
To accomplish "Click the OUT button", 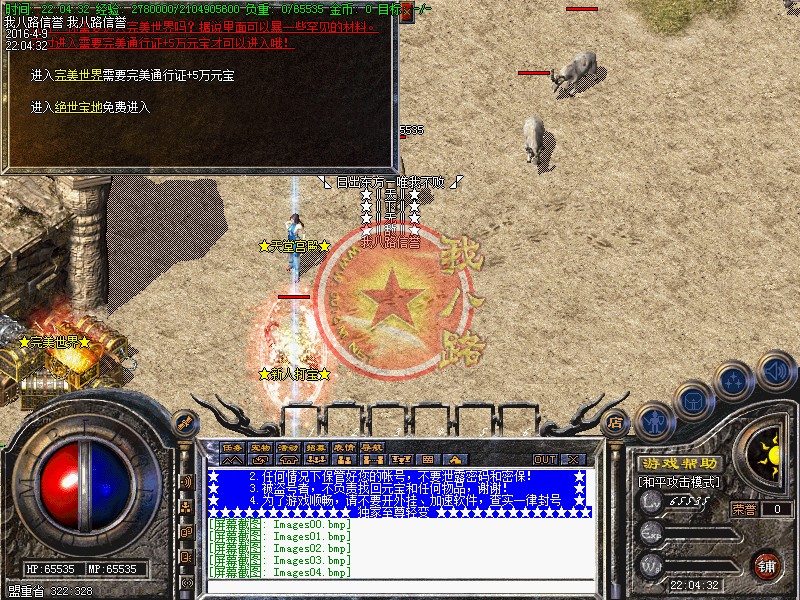I will (545, 459).
